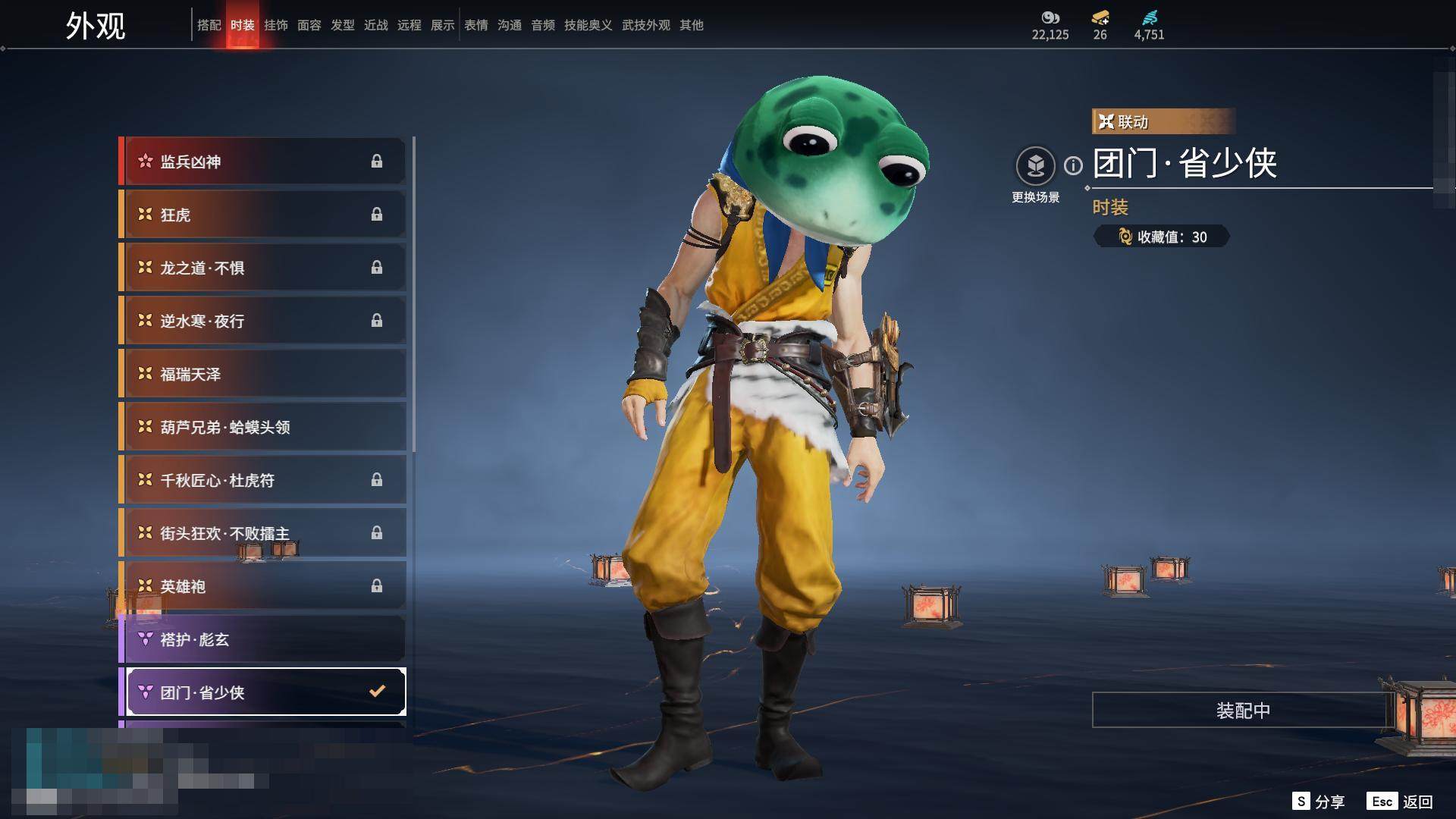The width and height of the screenshot is (1456, 819).
Task: Choose the 英雄袍 outfit
Action: pos(264,586)
